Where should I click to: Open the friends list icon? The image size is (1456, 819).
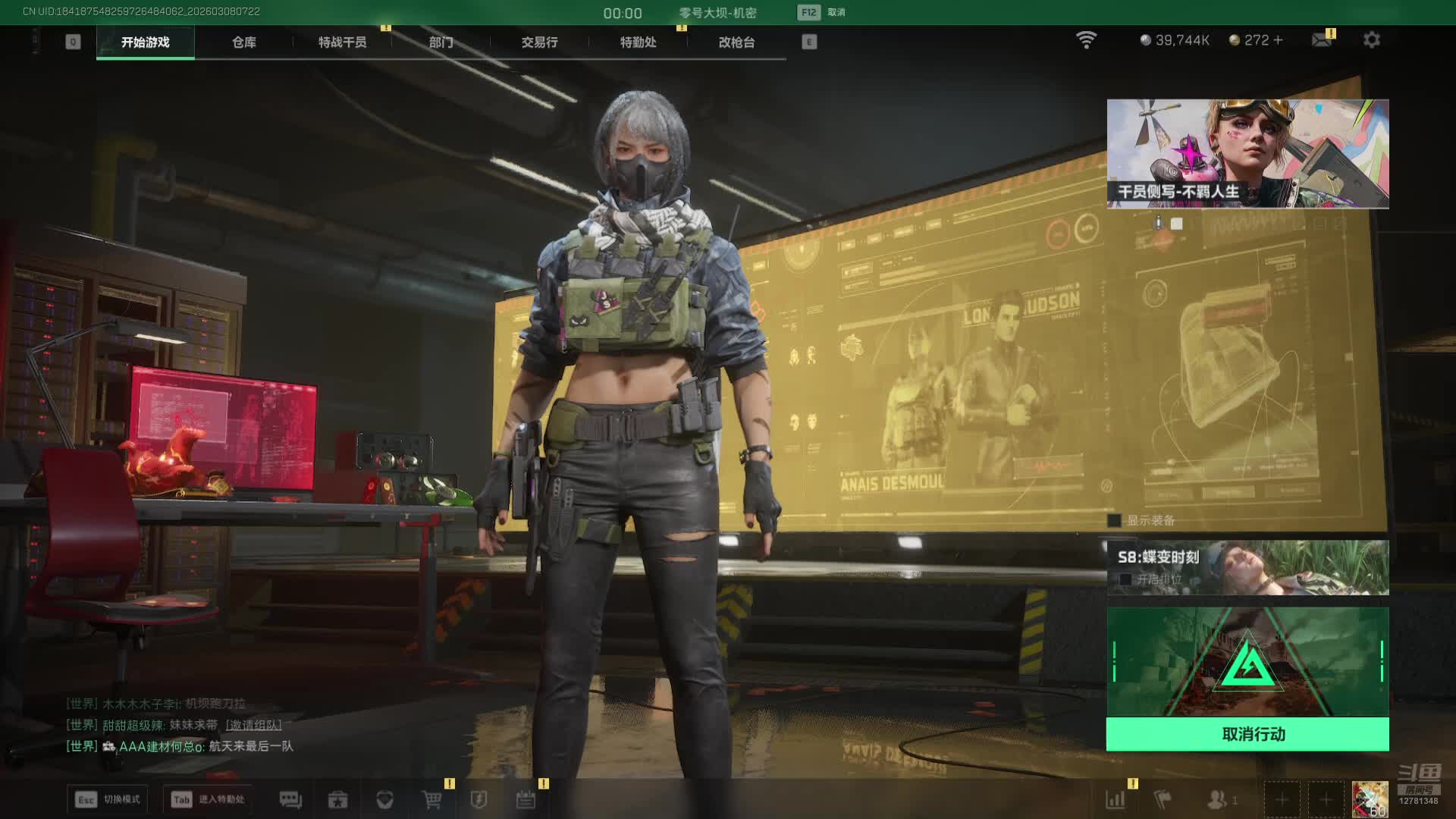[1218, 799]
